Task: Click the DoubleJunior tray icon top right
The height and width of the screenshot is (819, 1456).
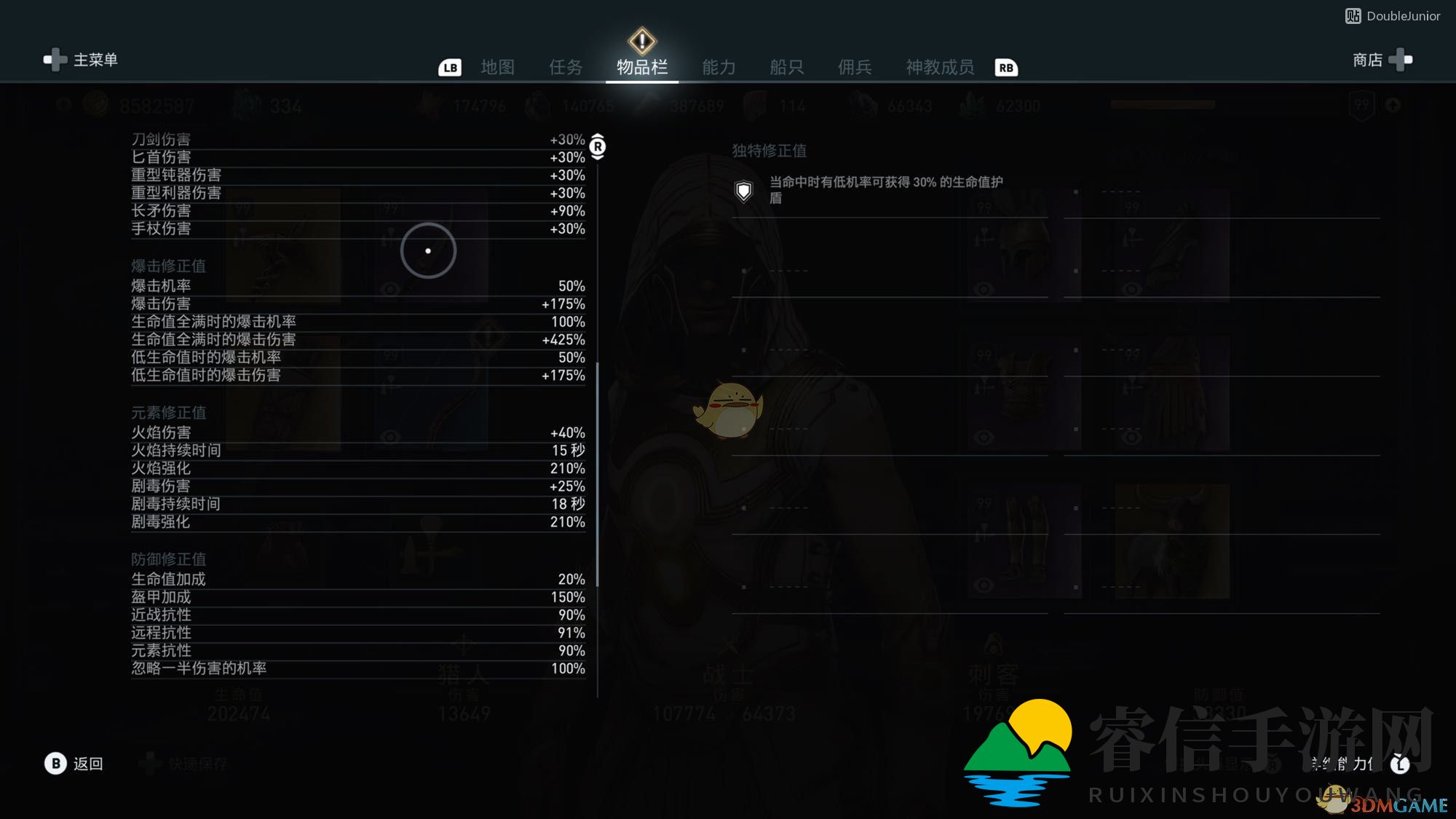Action: coord(1353,15)
